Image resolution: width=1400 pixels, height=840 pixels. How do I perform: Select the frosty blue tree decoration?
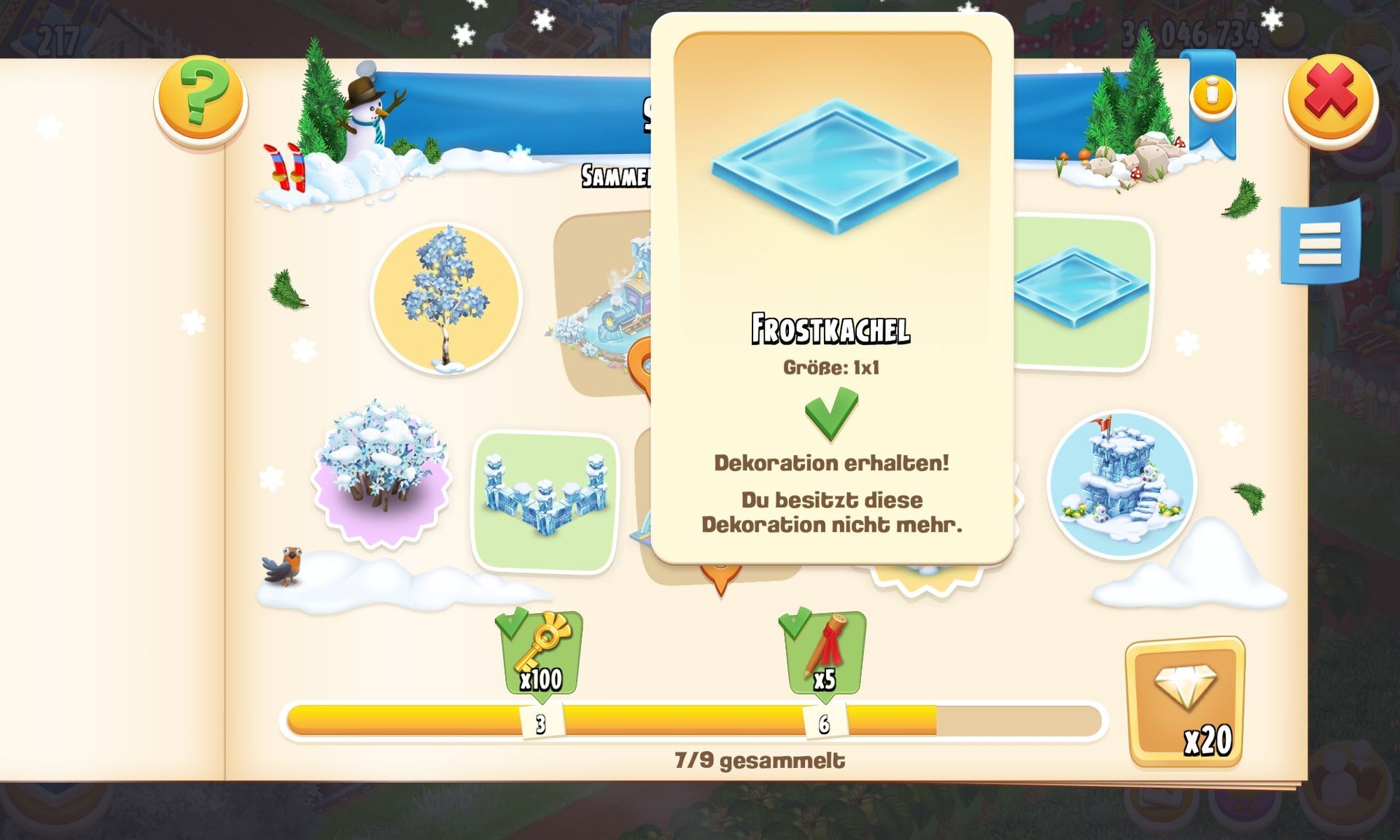click(446, 300)
